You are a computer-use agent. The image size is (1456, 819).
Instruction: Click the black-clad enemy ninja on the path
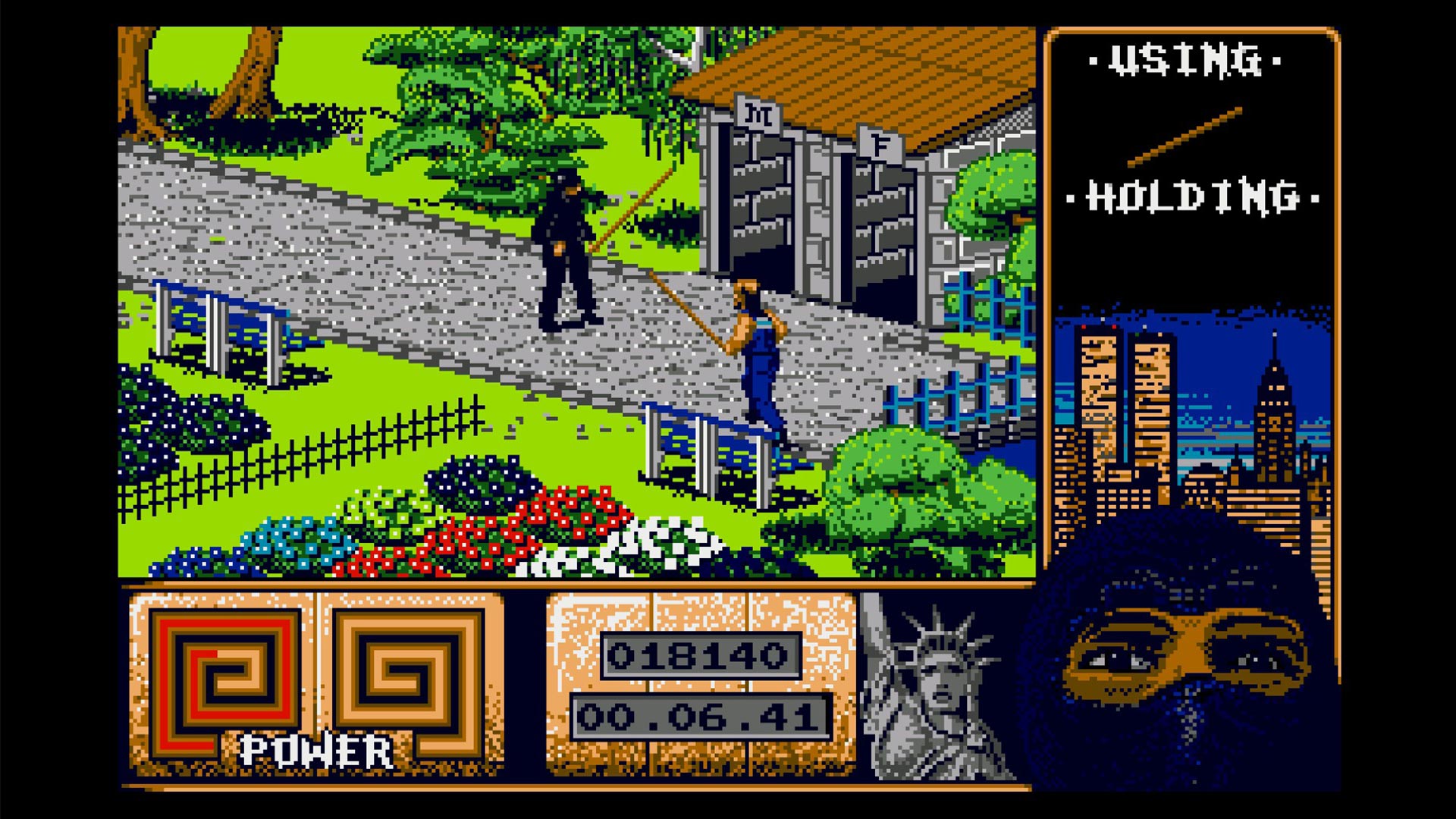click(565, 250)
